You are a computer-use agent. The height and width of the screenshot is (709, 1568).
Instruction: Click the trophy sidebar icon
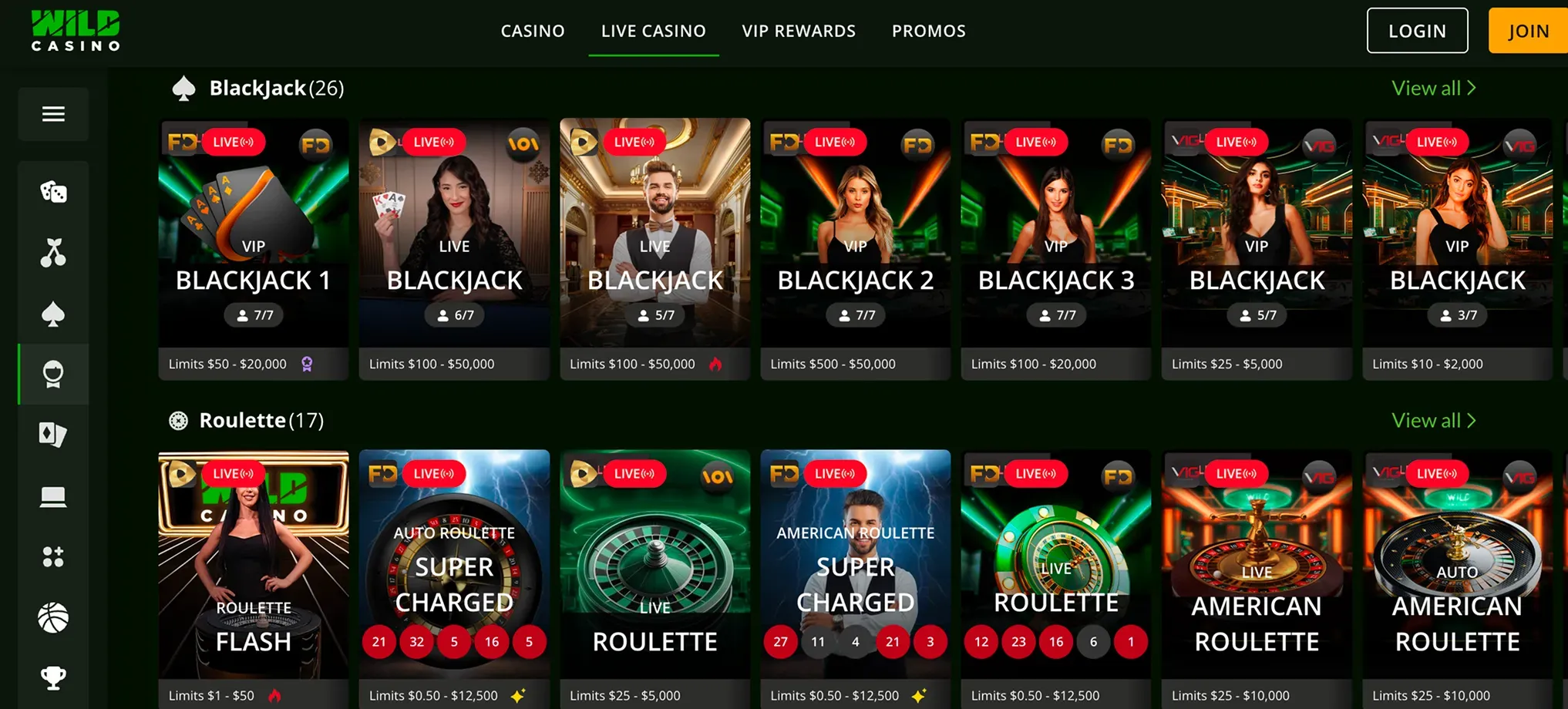click(53, 677)
